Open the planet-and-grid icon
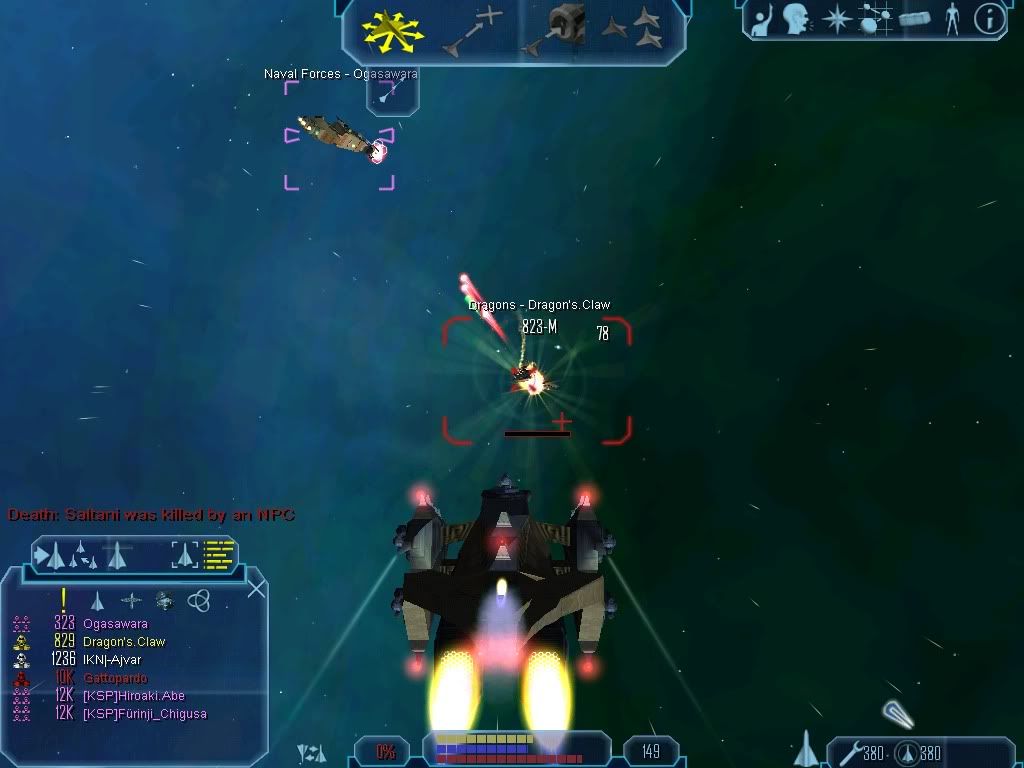Viewport: 1024px width, 768px height. click(875, 19)
